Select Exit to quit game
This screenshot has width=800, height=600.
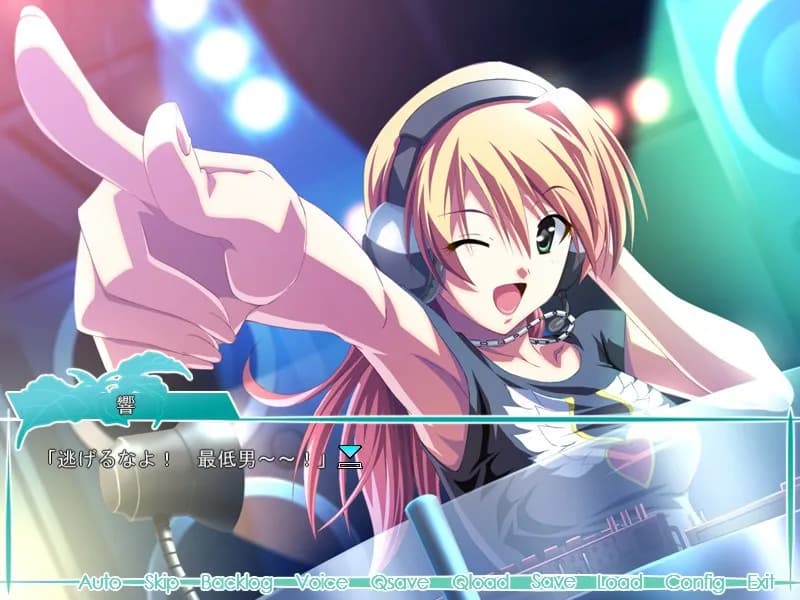[760, 582]
